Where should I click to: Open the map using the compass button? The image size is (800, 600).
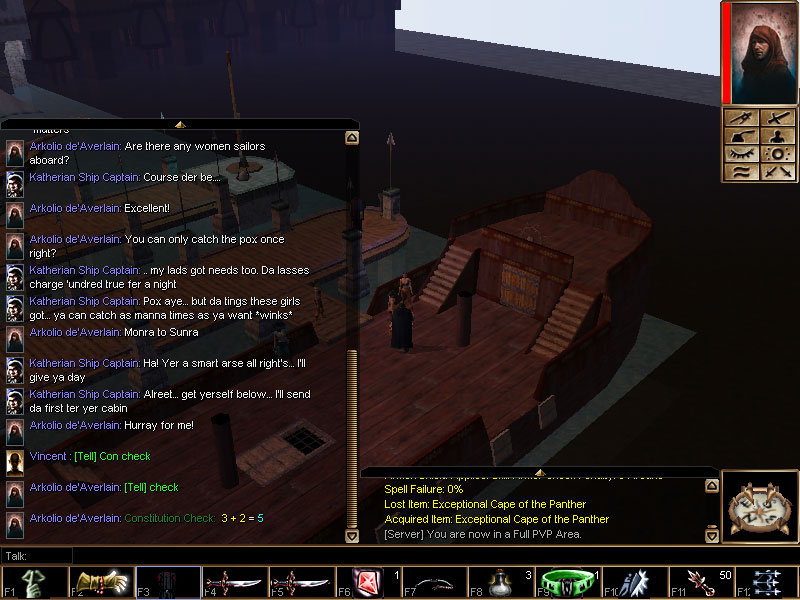pyautogui.click(x=760, y=507)
